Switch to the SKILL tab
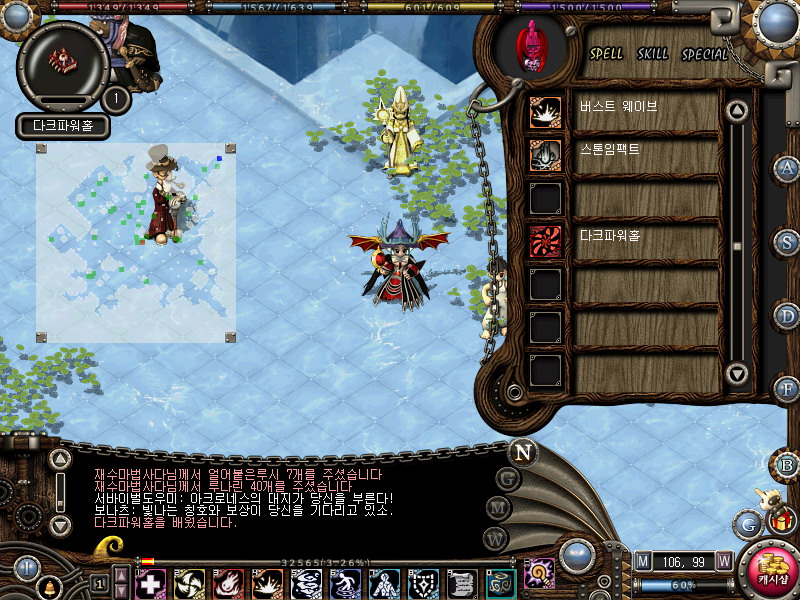800x600 pixels. tap(653, 54)
